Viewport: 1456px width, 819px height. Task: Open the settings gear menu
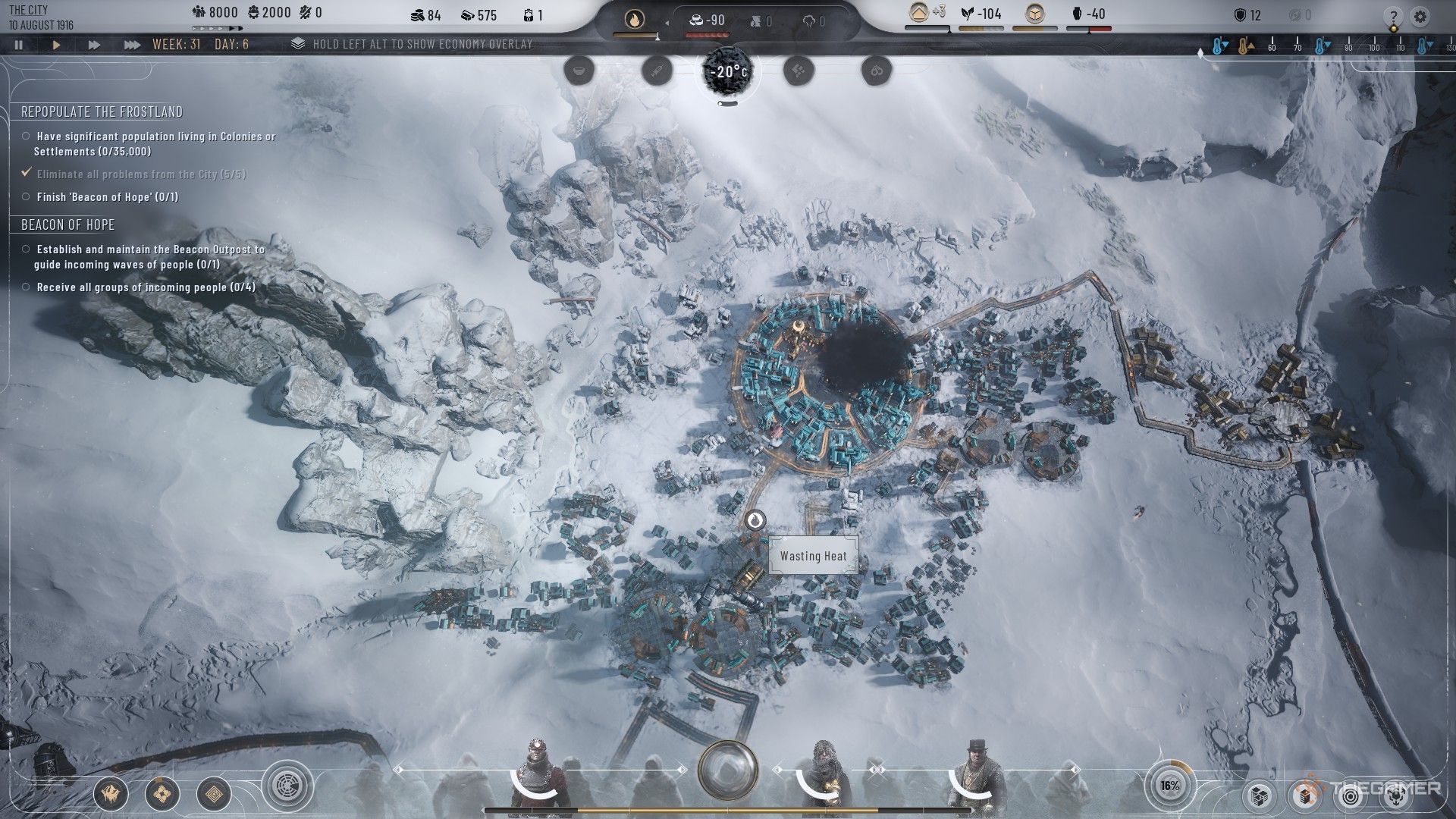(x=1420, y=16)
